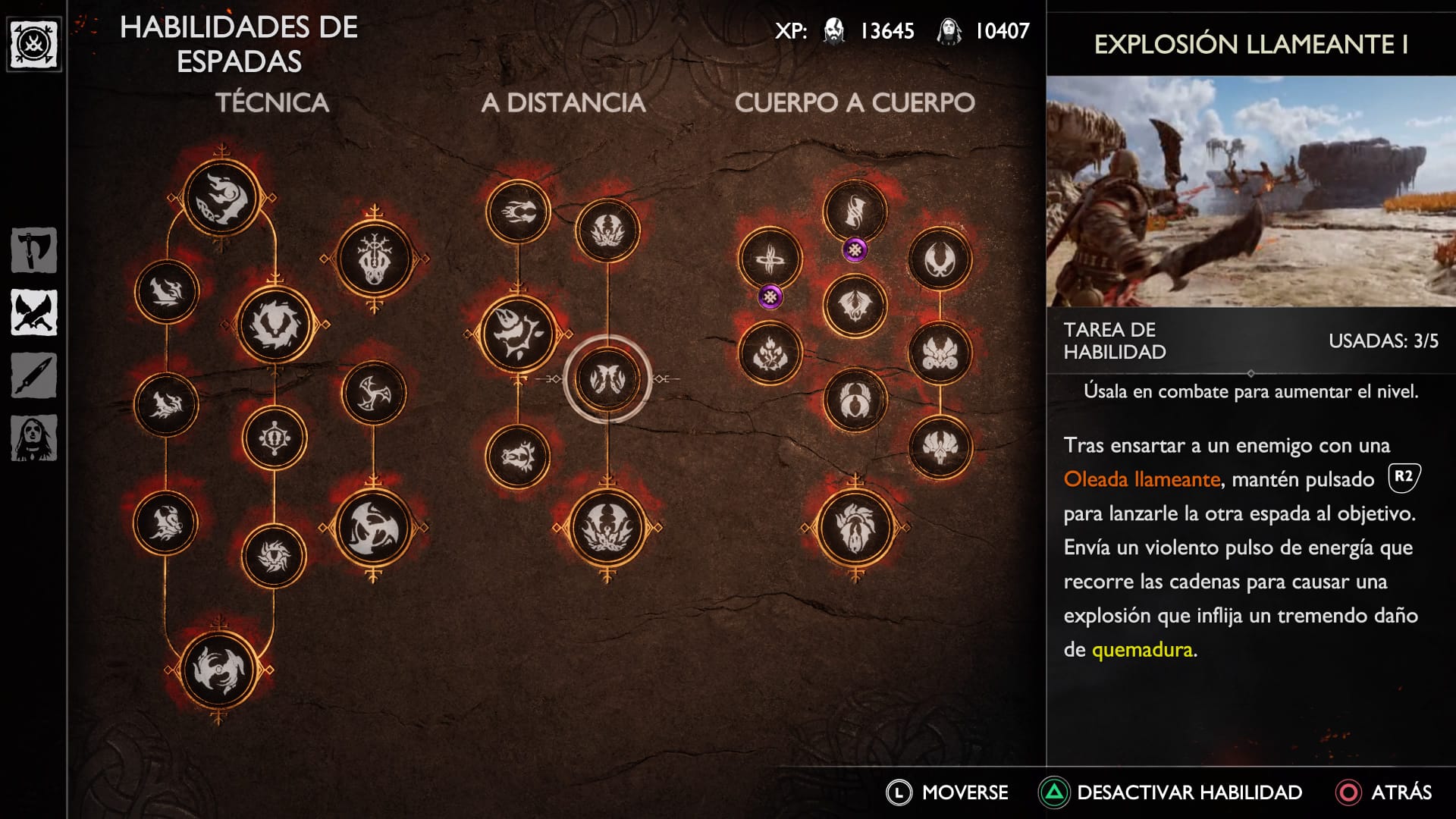Select the cross-and-ring skill in Cuerpo a Cuerpo
The width and height of the screenshot is (1456, 819).
[x=770, y=260]
